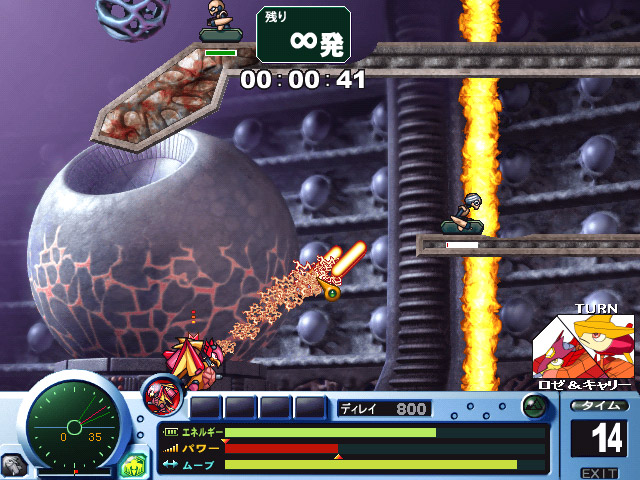Click the EXIT button
Image resolution: width=640 pixels, height=480 pixels.
(599, 472)
